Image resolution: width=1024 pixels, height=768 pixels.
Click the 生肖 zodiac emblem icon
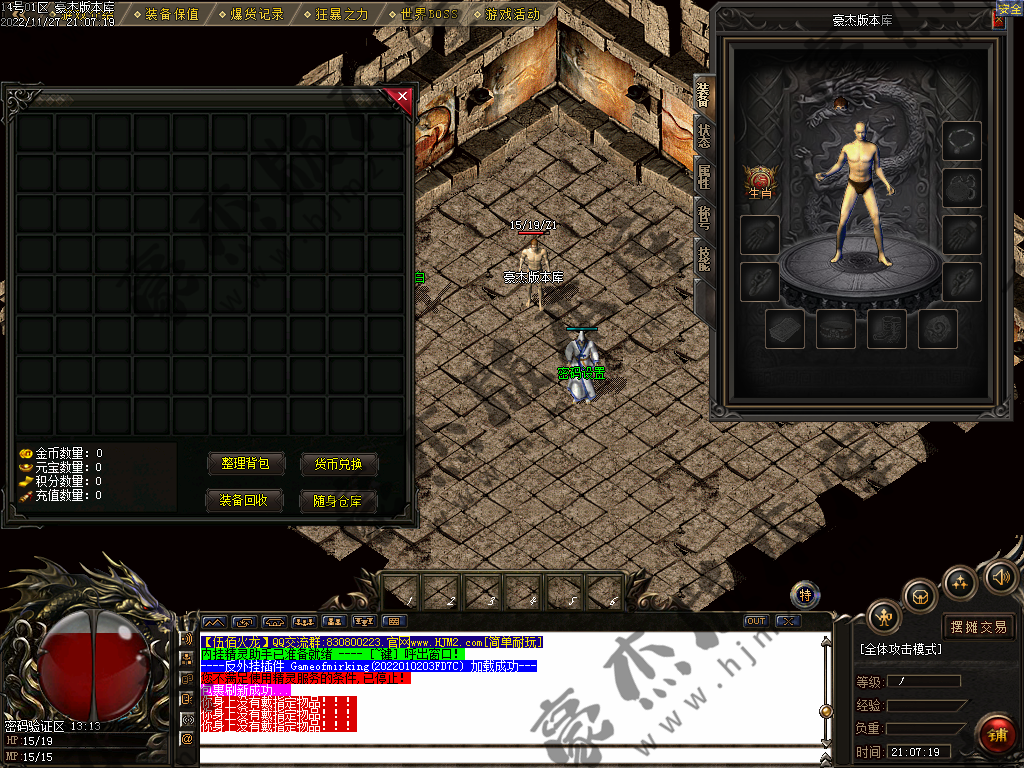(759, 180)
